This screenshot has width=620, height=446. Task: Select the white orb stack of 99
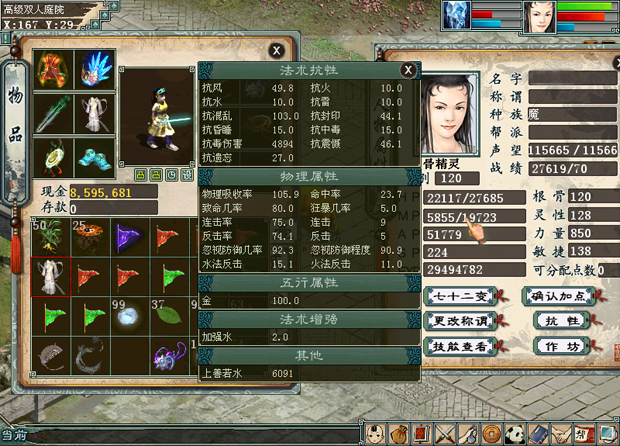coord(126,317)
